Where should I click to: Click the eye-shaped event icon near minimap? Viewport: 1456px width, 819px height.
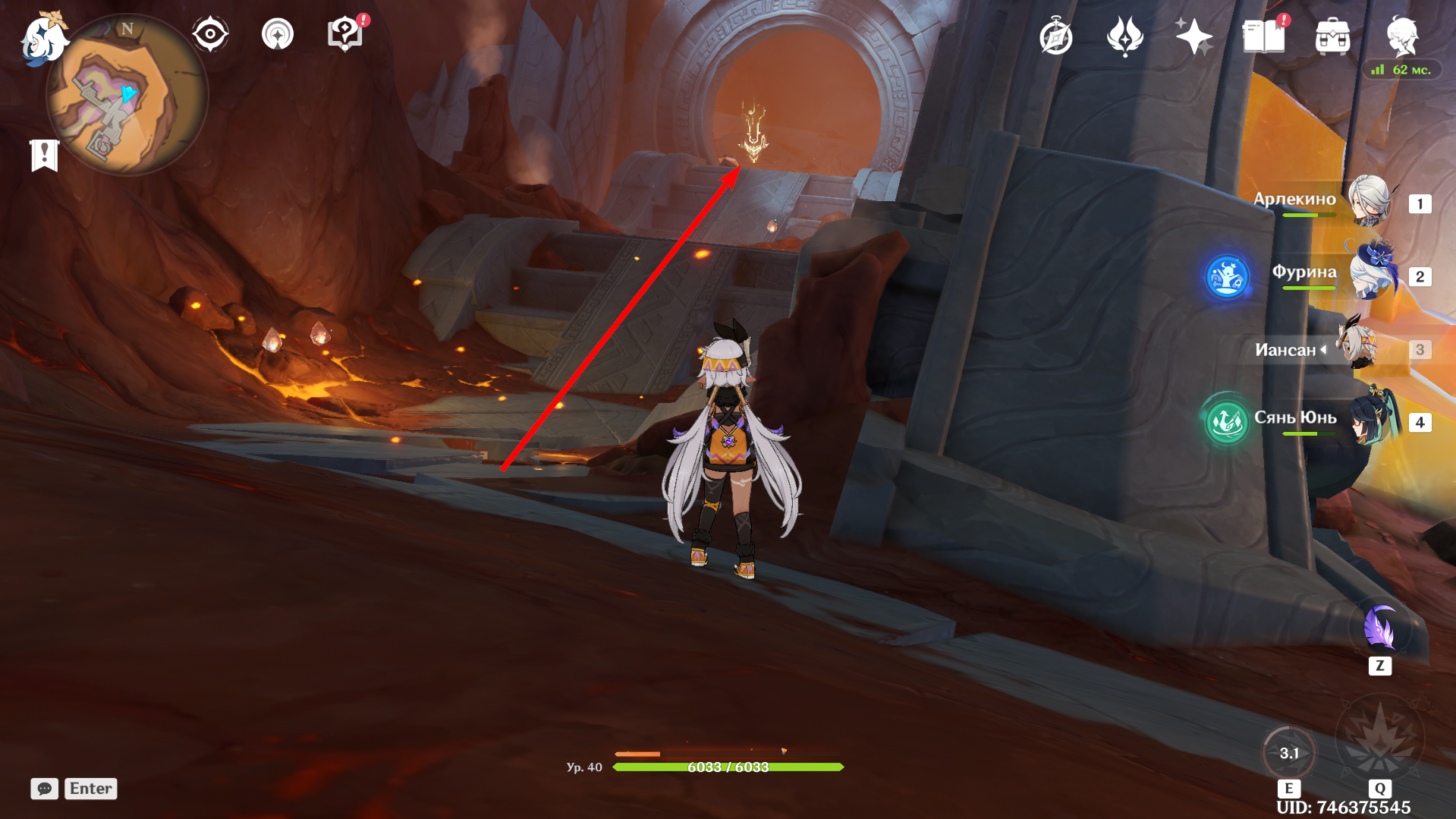click(x=211, y=33)
